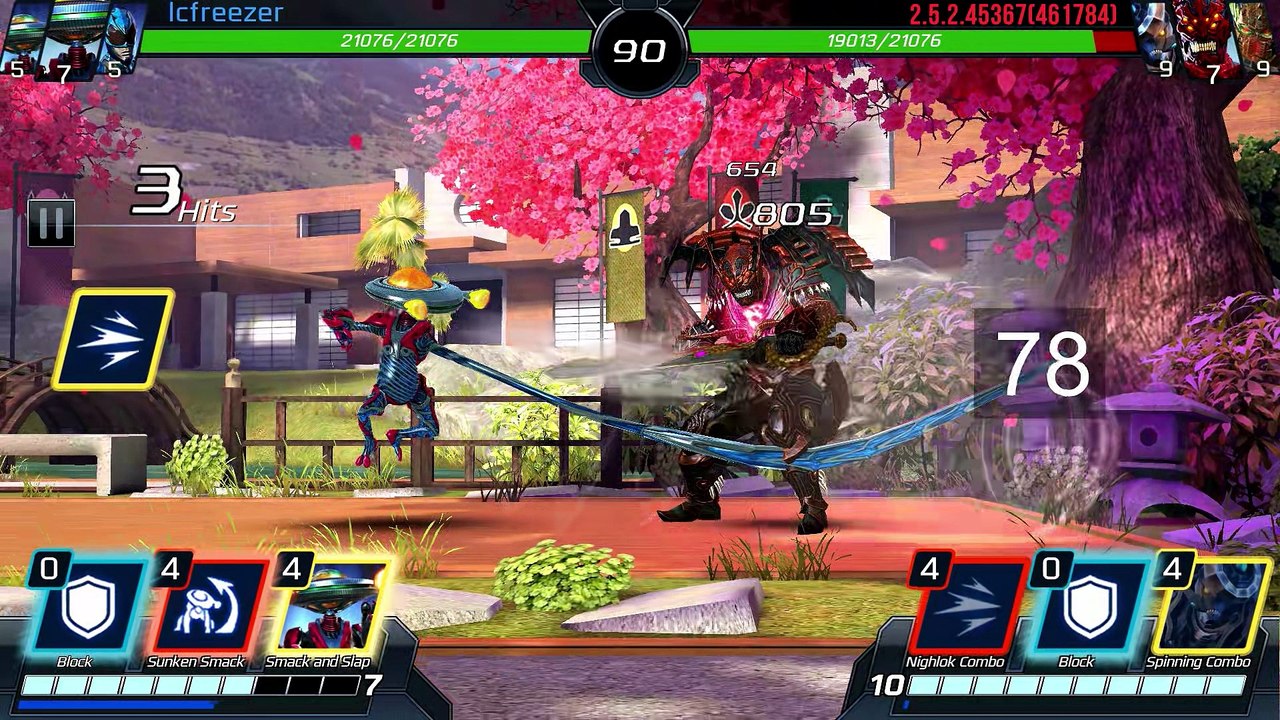Tap the opponent's Spinning Combo card
This screenshot has height=720, width=1280.
coord(1210,607)
